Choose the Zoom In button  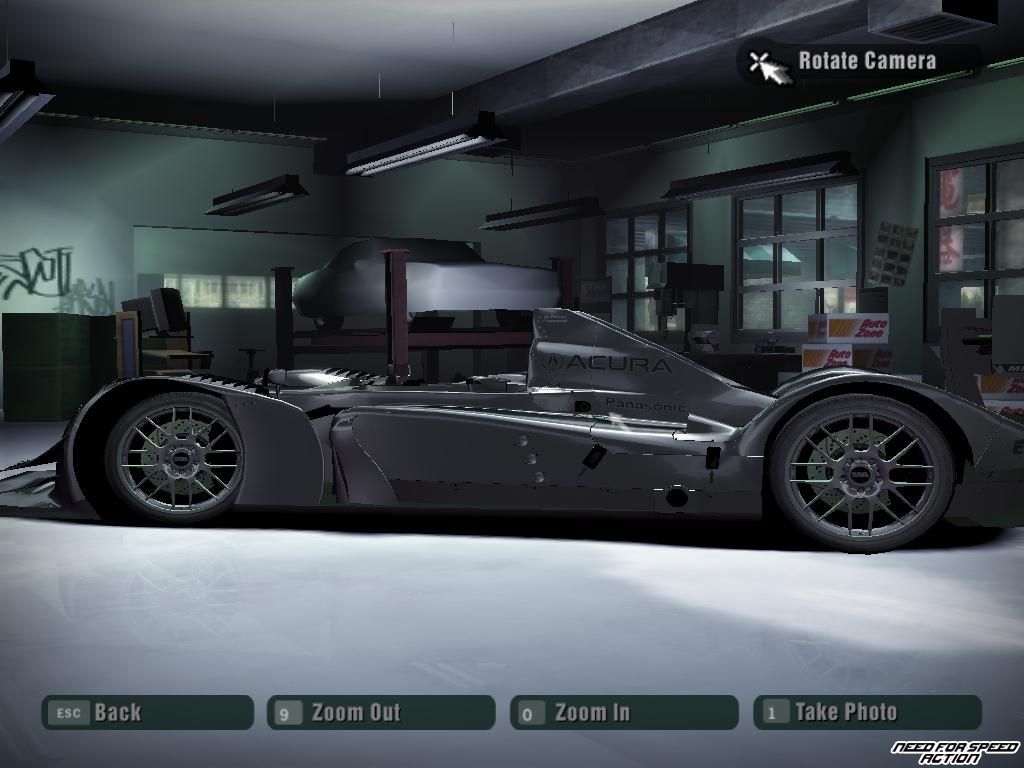(624, 713)
